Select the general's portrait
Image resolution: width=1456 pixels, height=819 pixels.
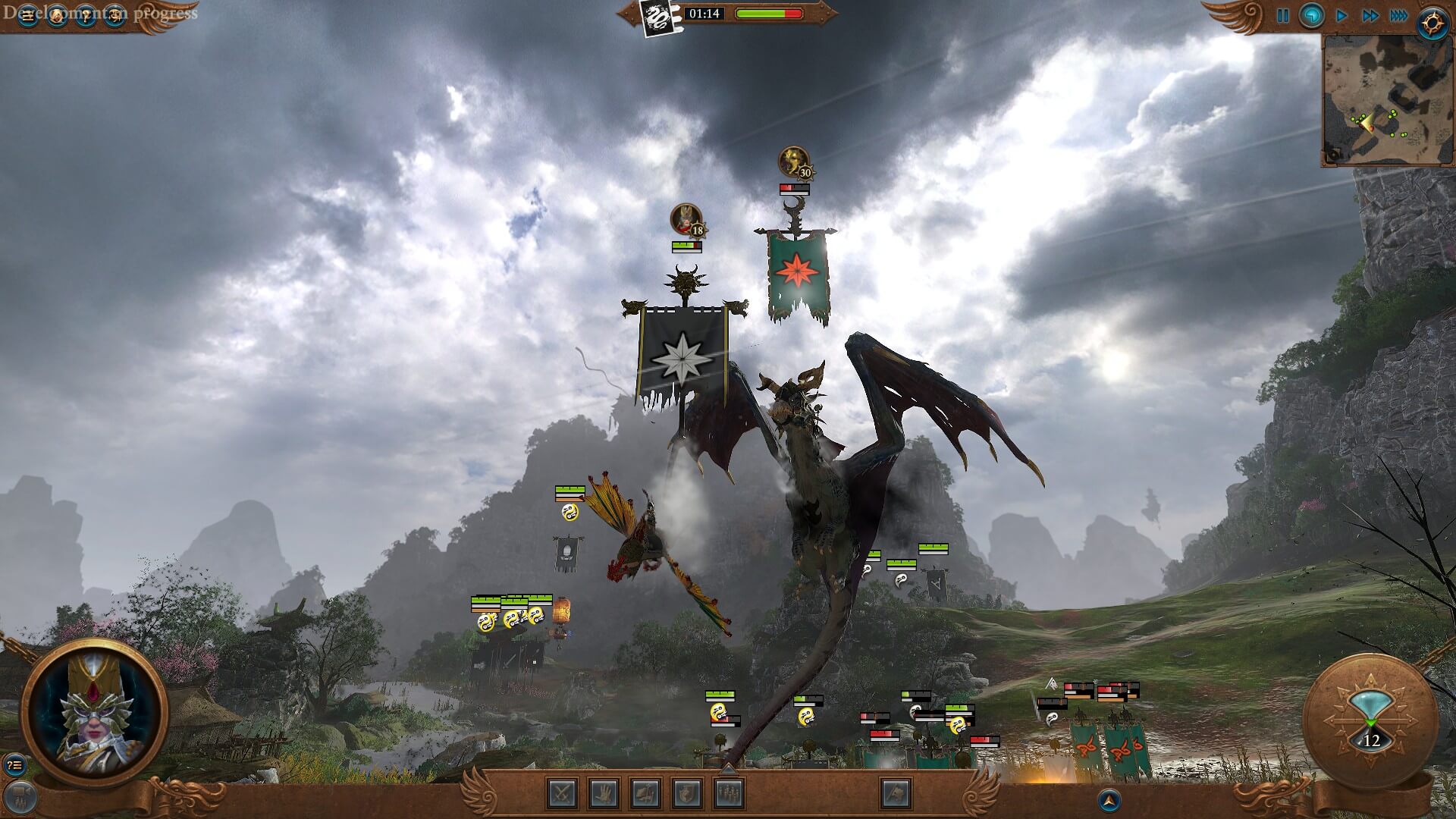94,711
